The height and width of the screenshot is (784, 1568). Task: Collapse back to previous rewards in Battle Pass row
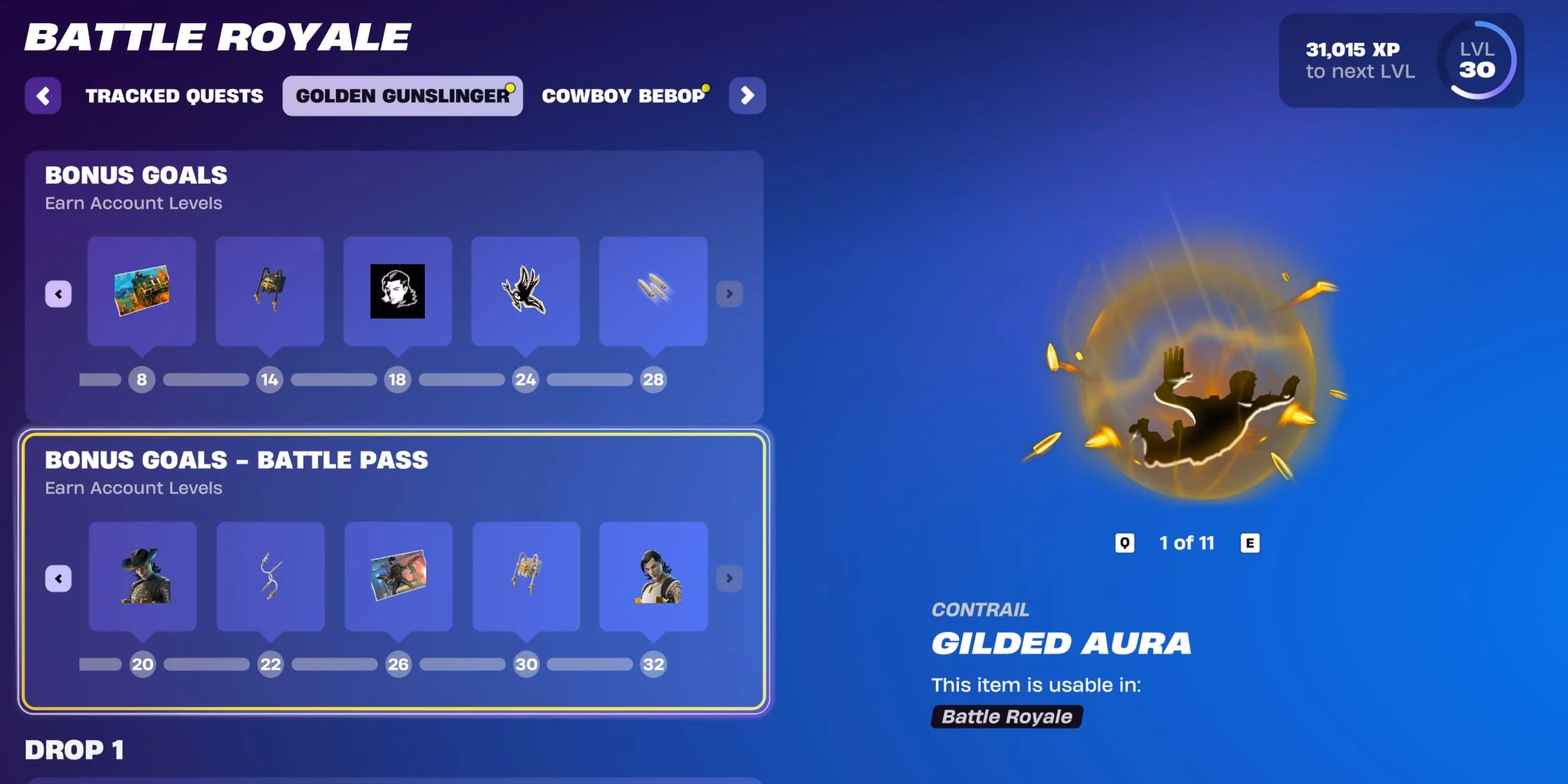click(x=58, y=579)
